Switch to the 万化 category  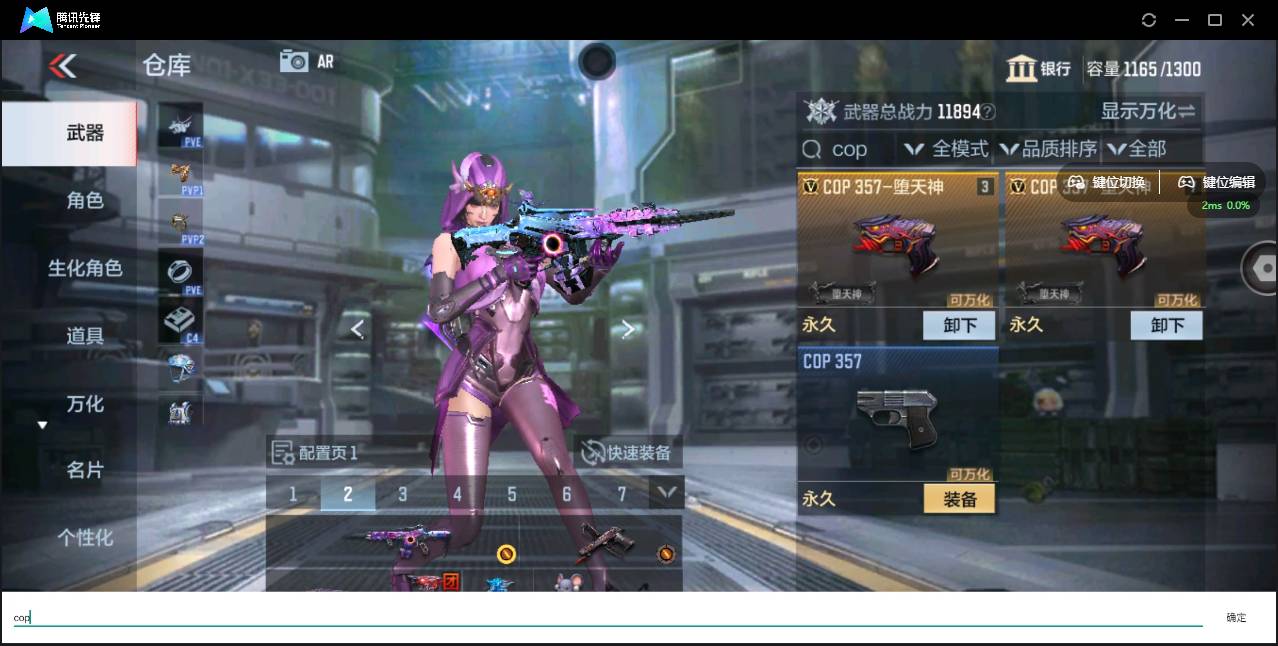tap(84, 404)
